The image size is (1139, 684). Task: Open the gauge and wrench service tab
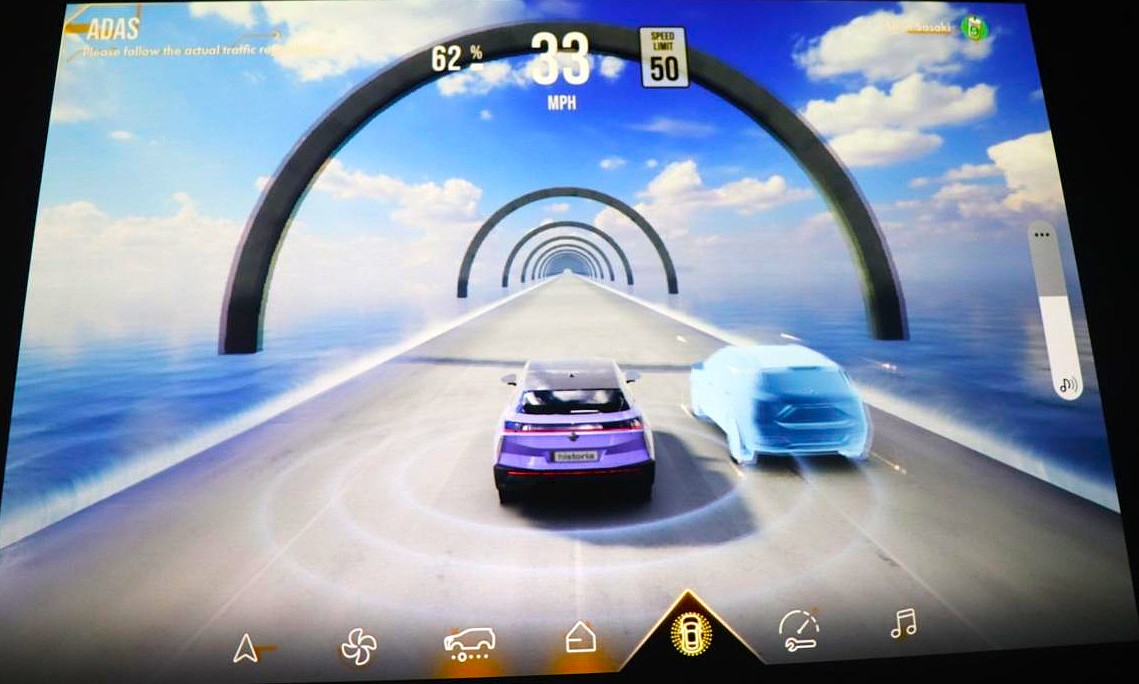[x=798, y=630]
